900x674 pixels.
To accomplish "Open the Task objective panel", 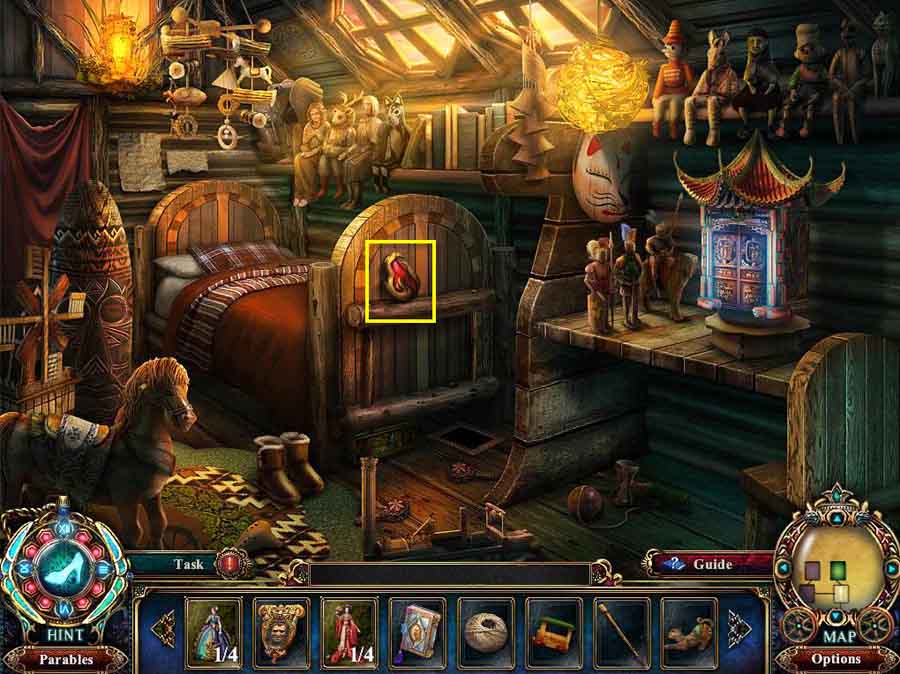I will pos(188,564).
